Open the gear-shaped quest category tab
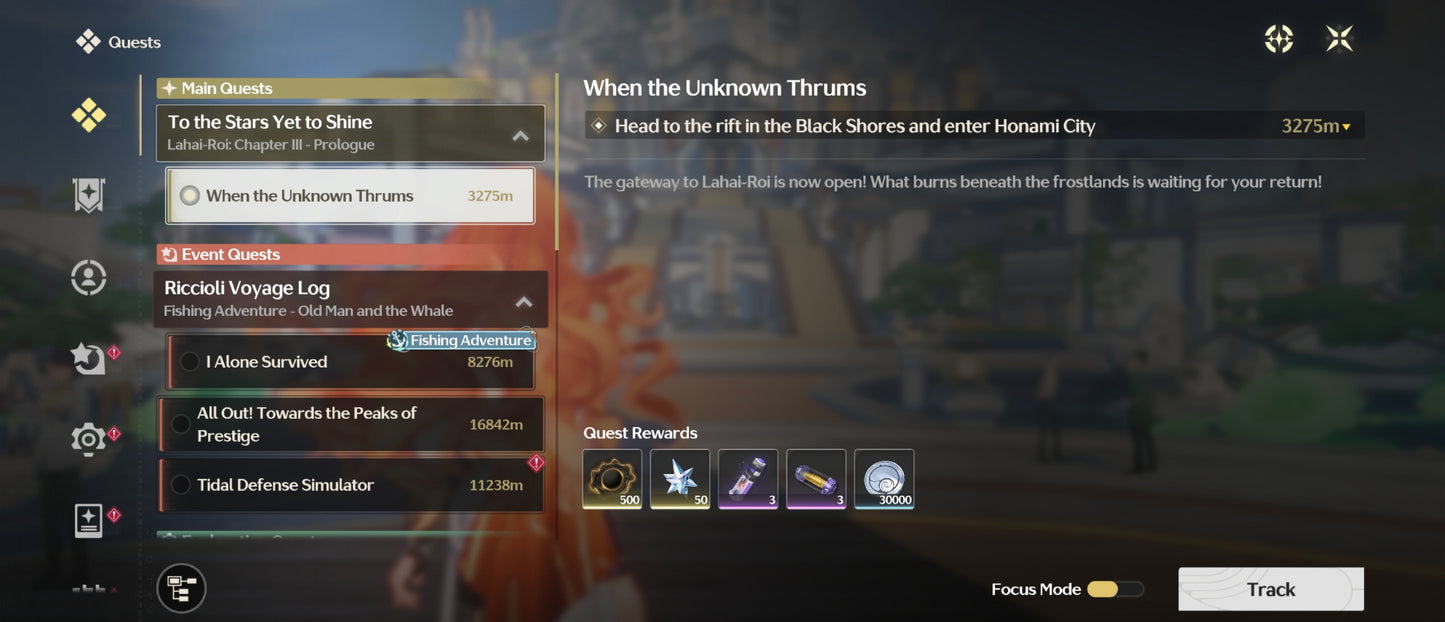The width and height of the screenshot is (1445, 622). [x=89, y=439]
